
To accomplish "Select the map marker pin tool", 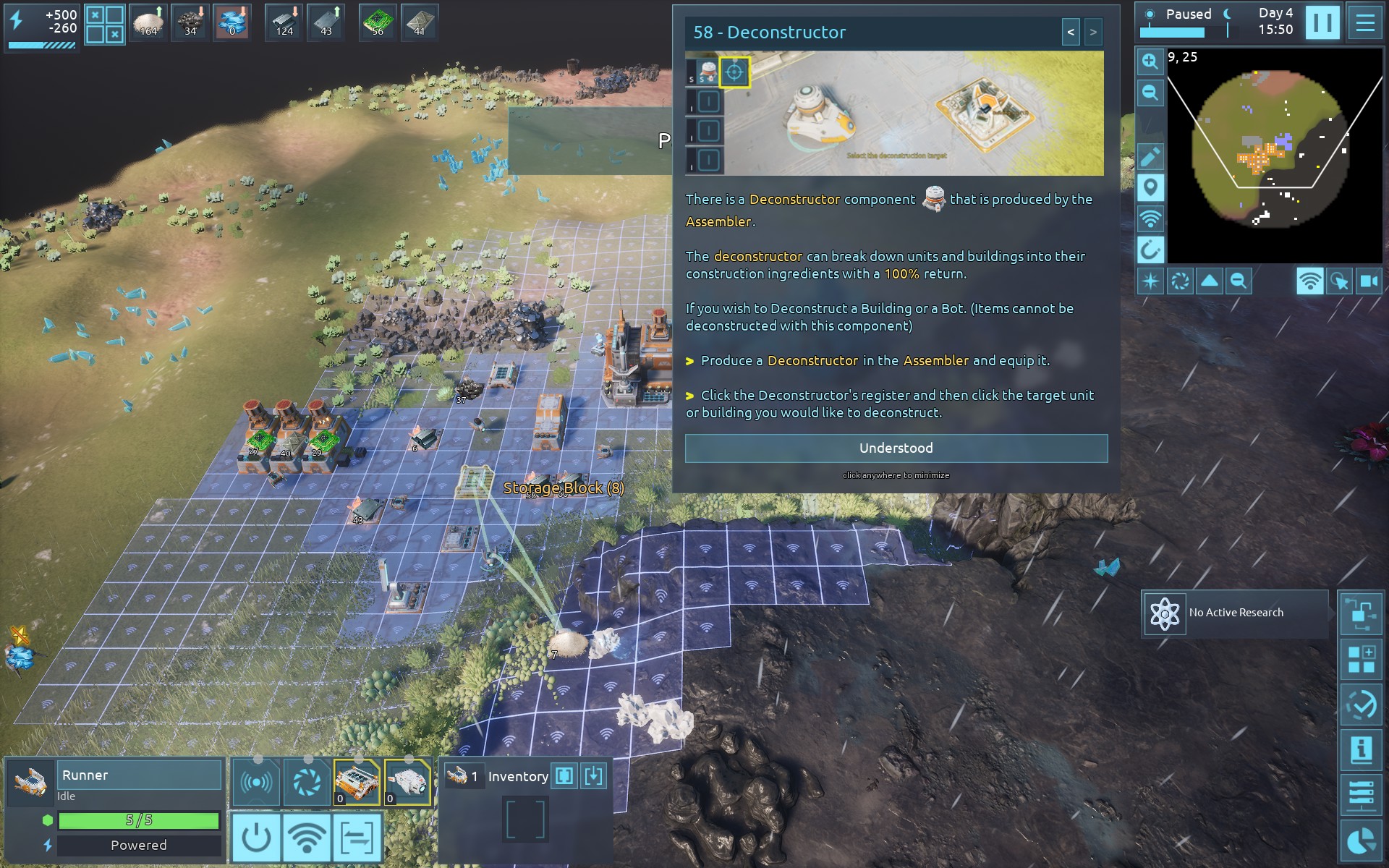I will pos(1150,187).
